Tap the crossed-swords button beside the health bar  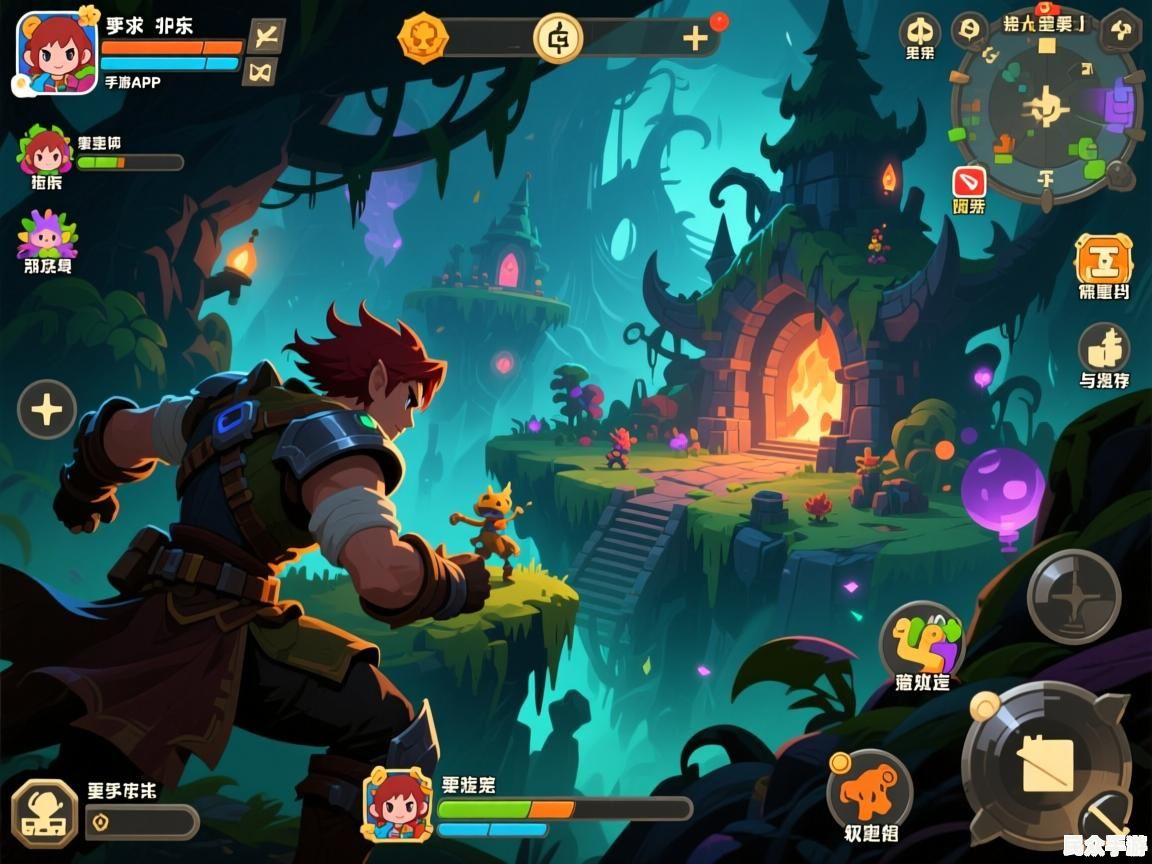point(265,36)
